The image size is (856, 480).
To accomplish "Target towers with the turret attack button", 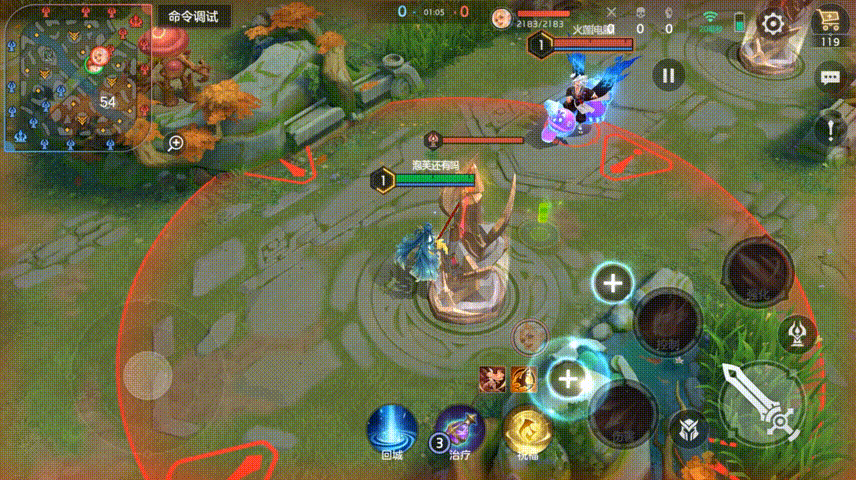I will pos(797,333).
